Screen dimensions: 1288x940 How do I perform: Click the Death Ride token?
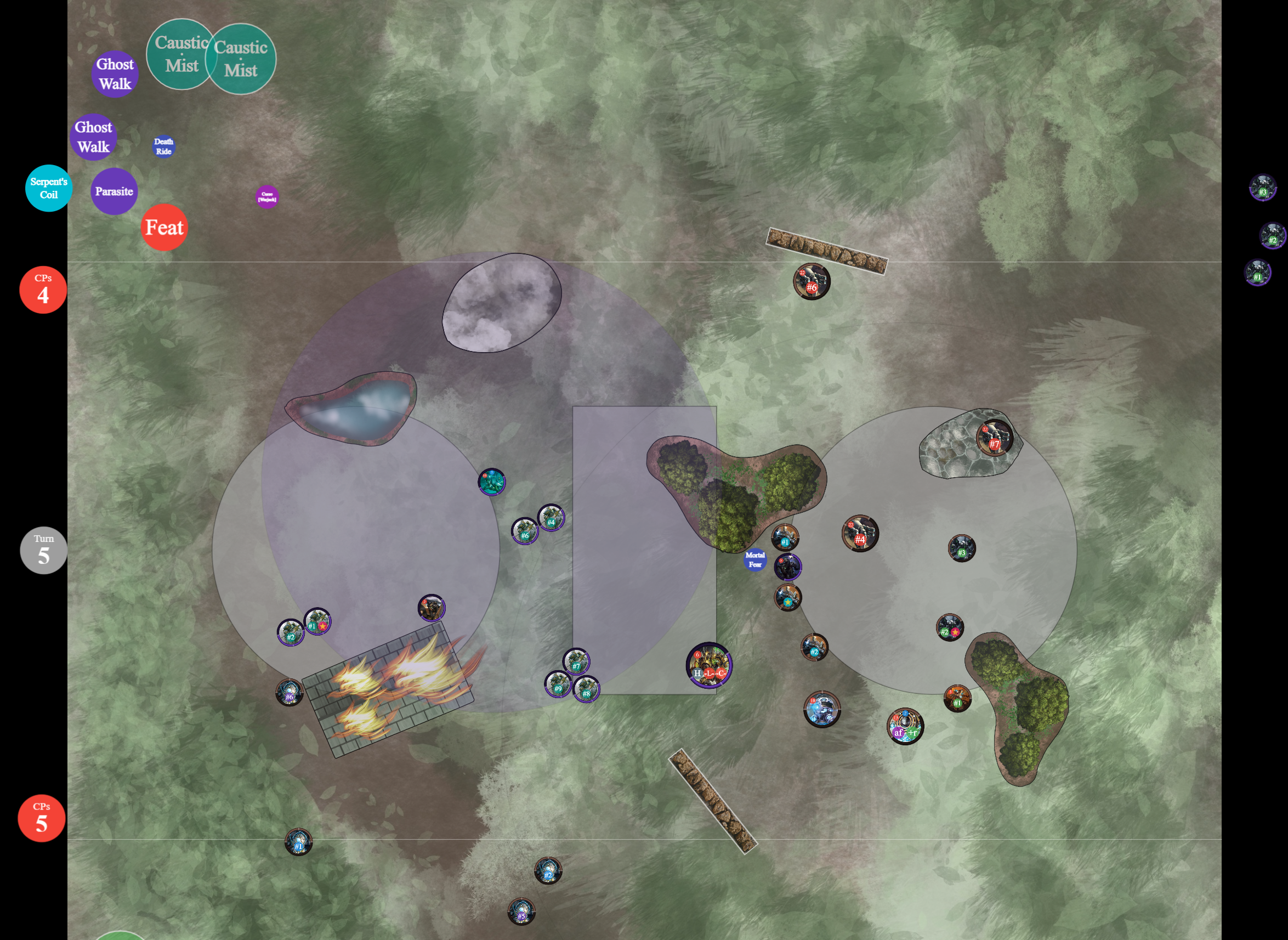pos(164,147)
